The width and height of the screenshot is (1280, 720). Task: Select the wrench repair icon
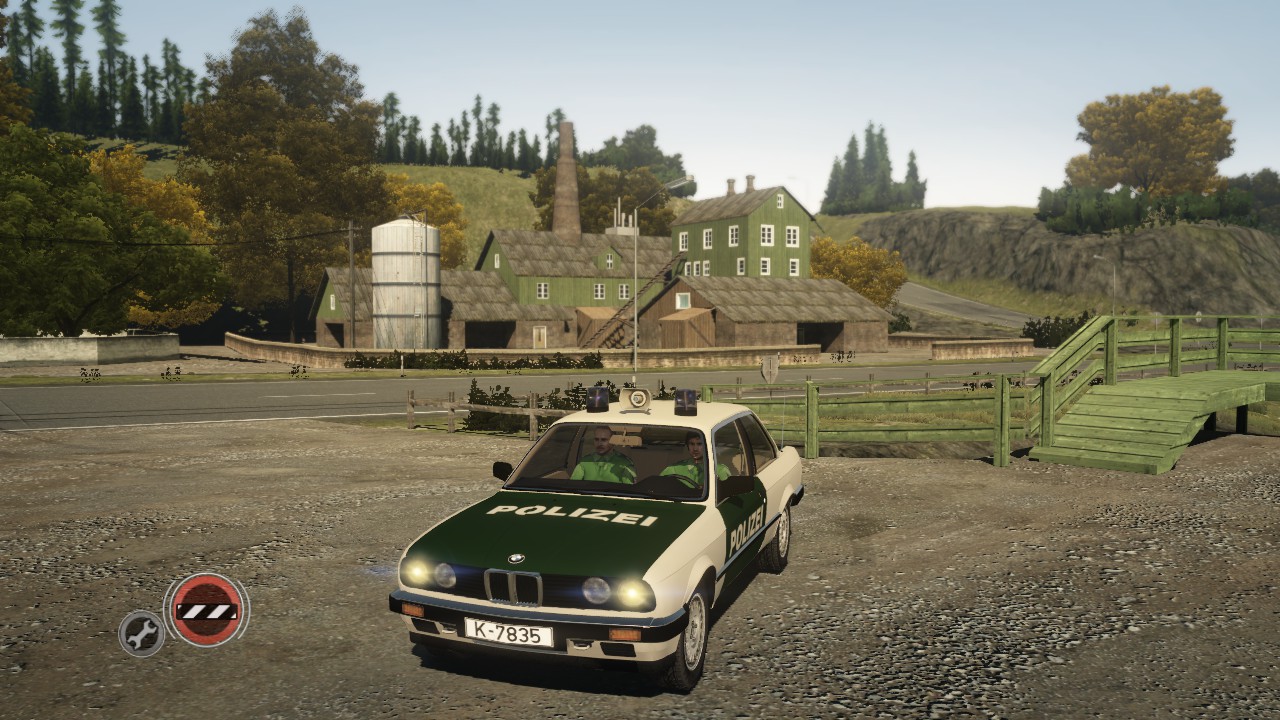(x=141, y=632)
